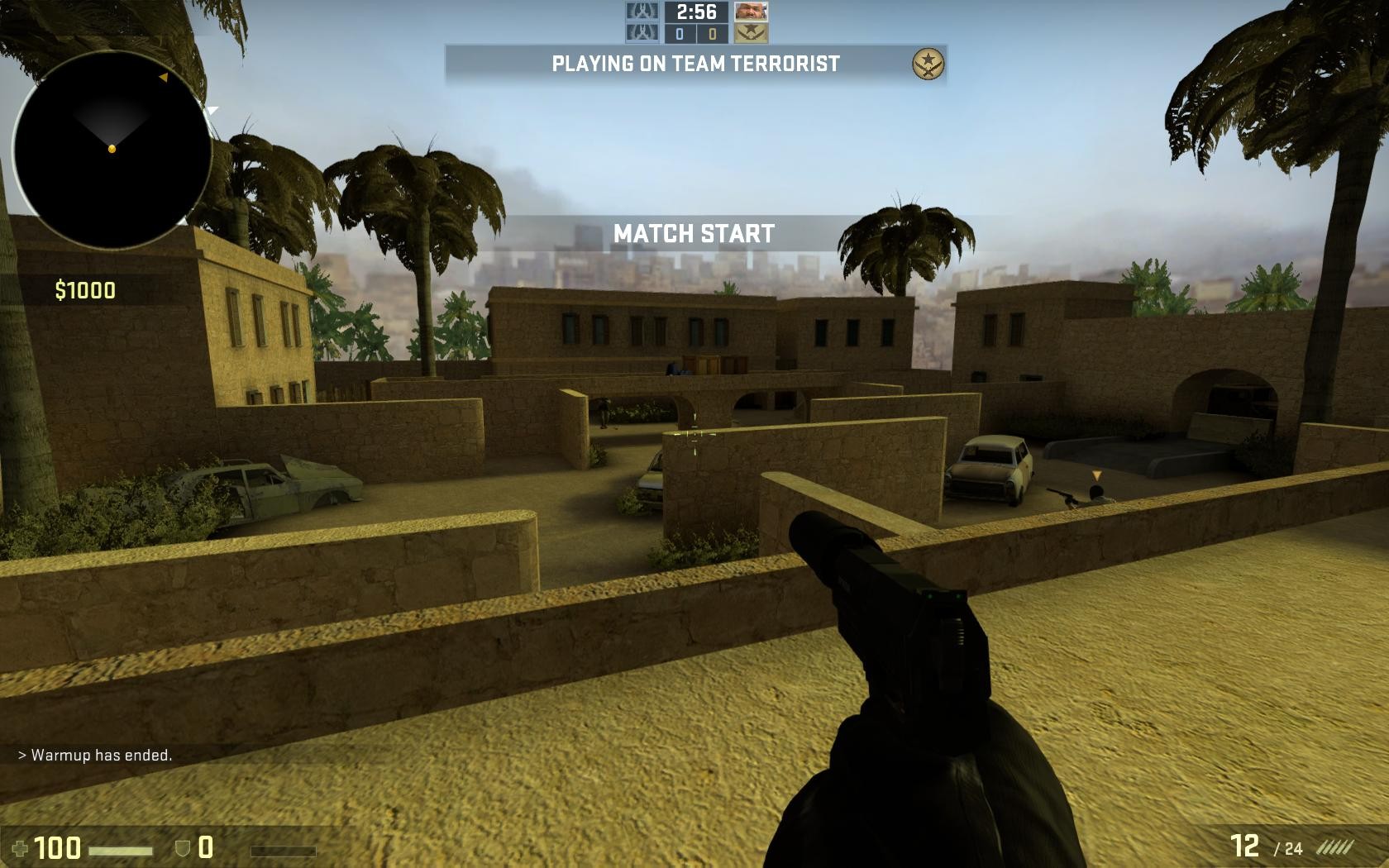The height and width of the screenshot is (868, 1389).
Task: Click the Warmup has ended chat line
Action: (95, 756)
